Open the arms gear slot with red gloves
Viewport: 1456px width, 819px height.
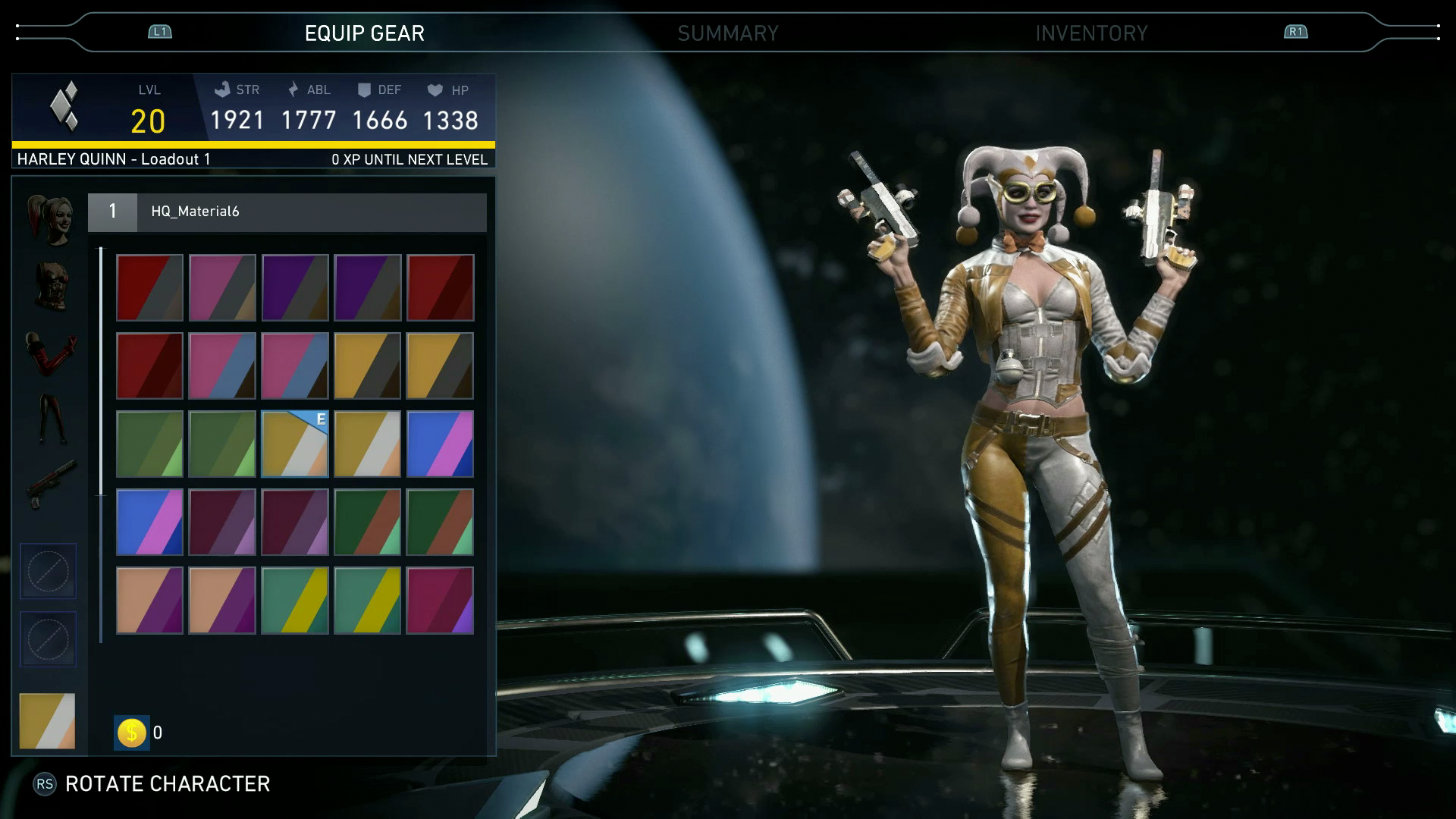50,352
